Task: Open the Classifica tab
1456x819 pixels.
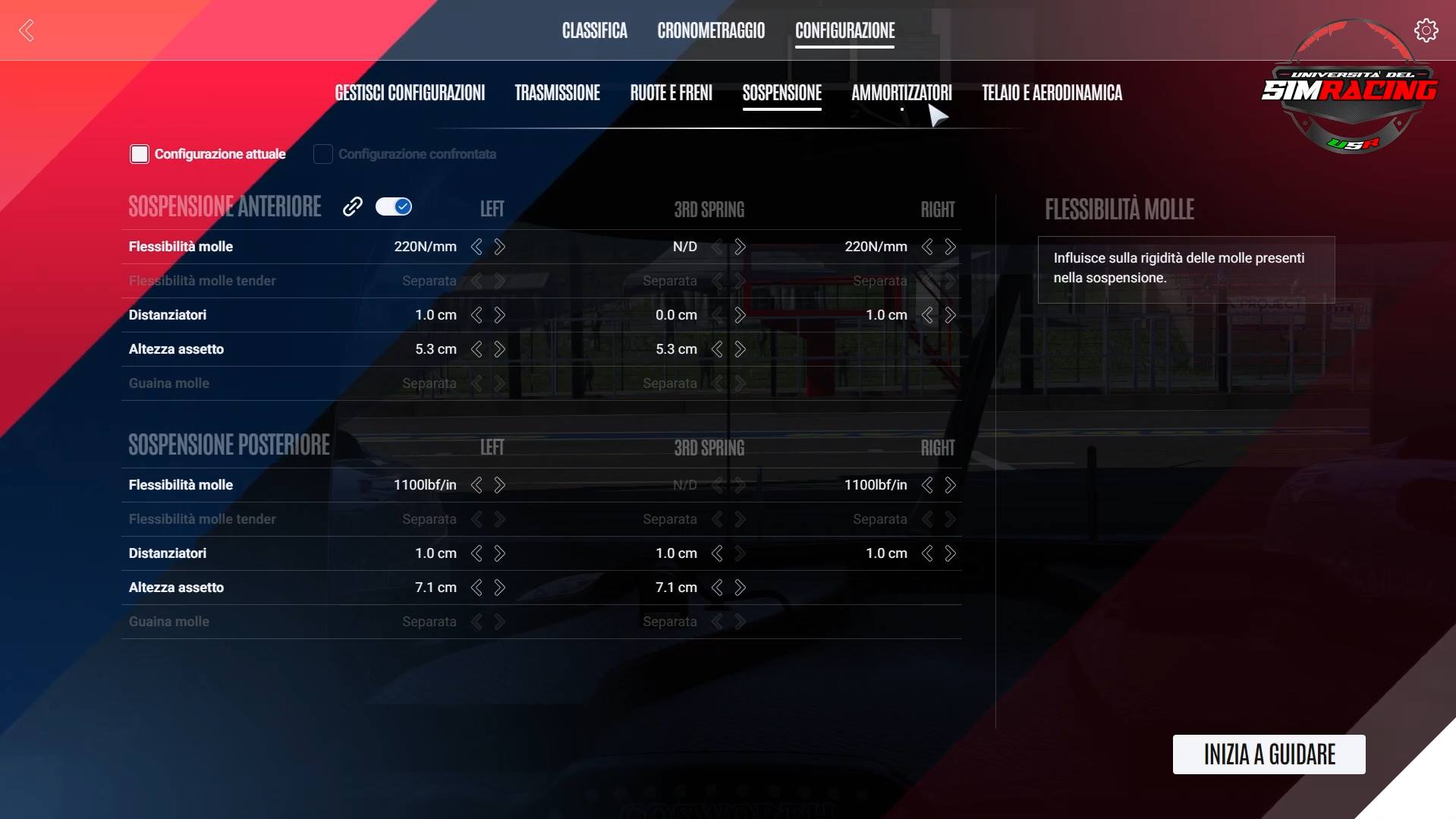Action: tap(594, 30)
